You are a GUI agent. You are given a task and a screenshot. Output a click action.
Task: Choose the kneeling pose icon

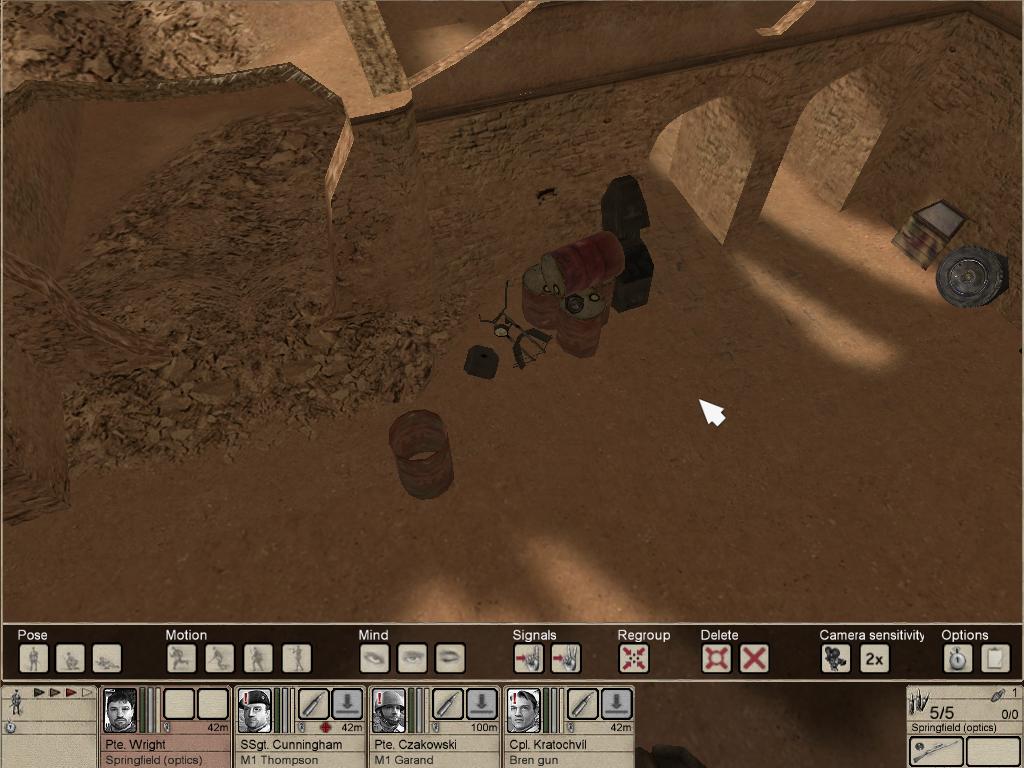coord(70,658)
